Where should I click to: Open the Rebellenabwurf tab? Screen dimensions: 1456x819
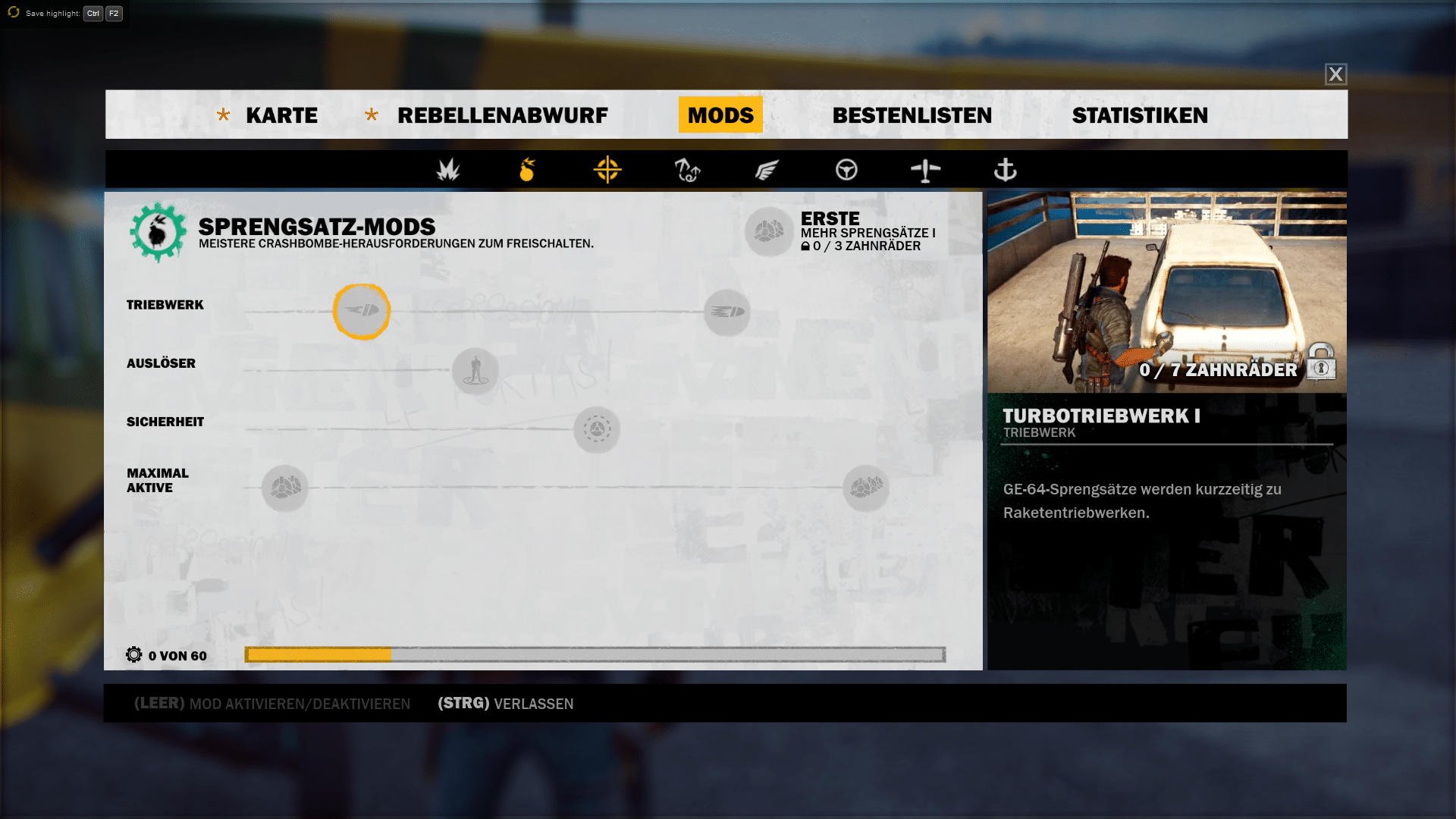click(x=502, y=115)
